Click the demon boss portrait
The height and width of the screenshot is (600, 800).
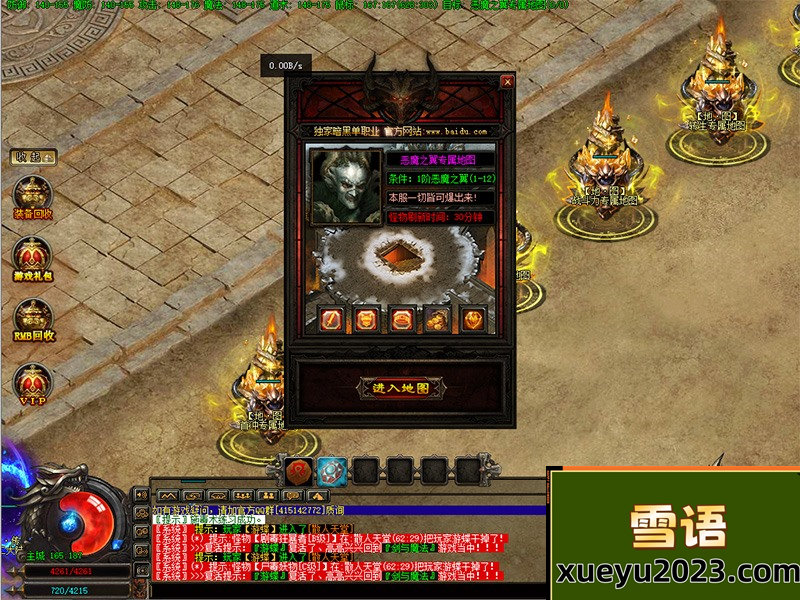click(x=344, y=184)
